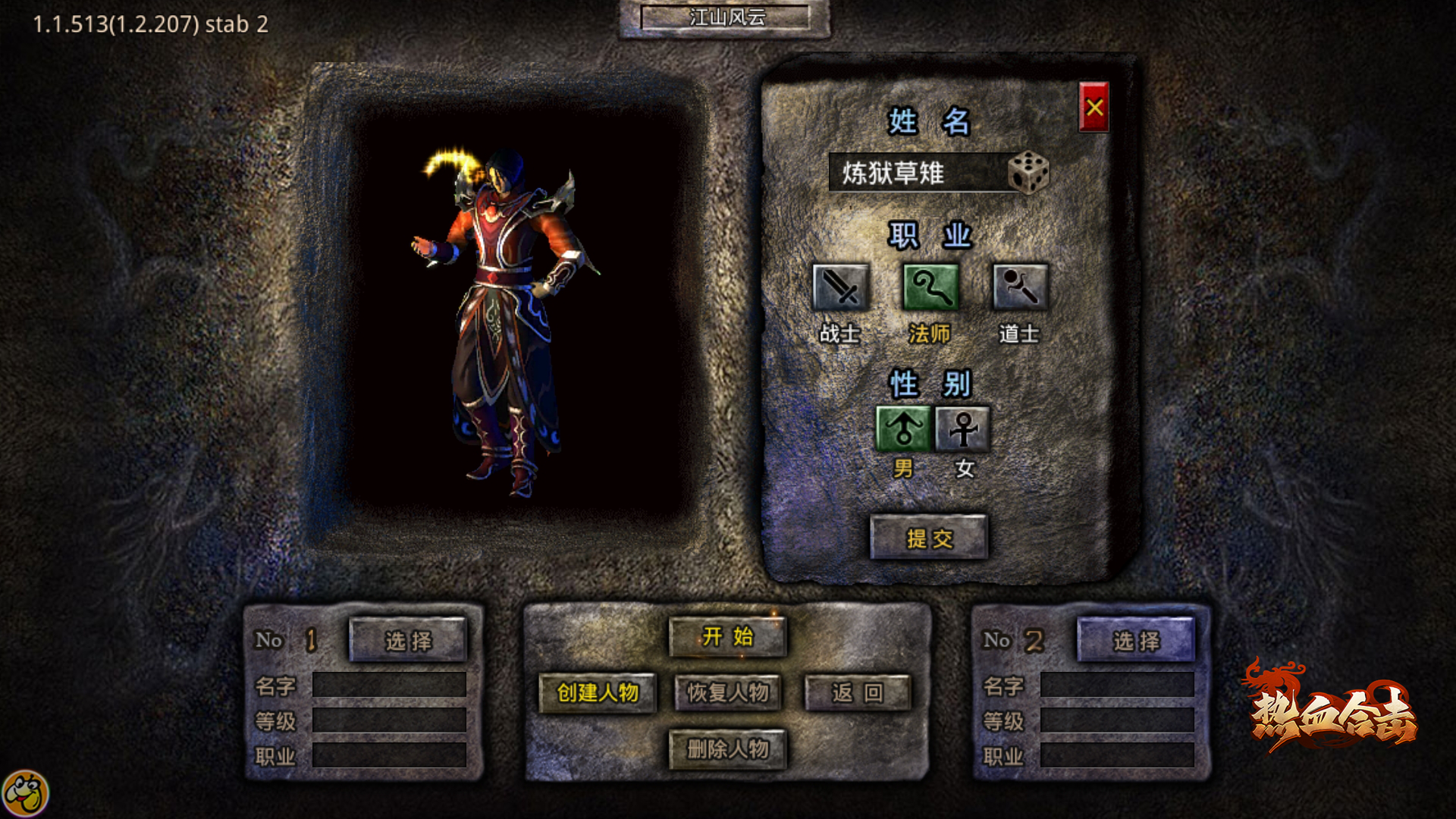Close the character creation panel
Screen dimensions: 1456x819
(1094, 107)
